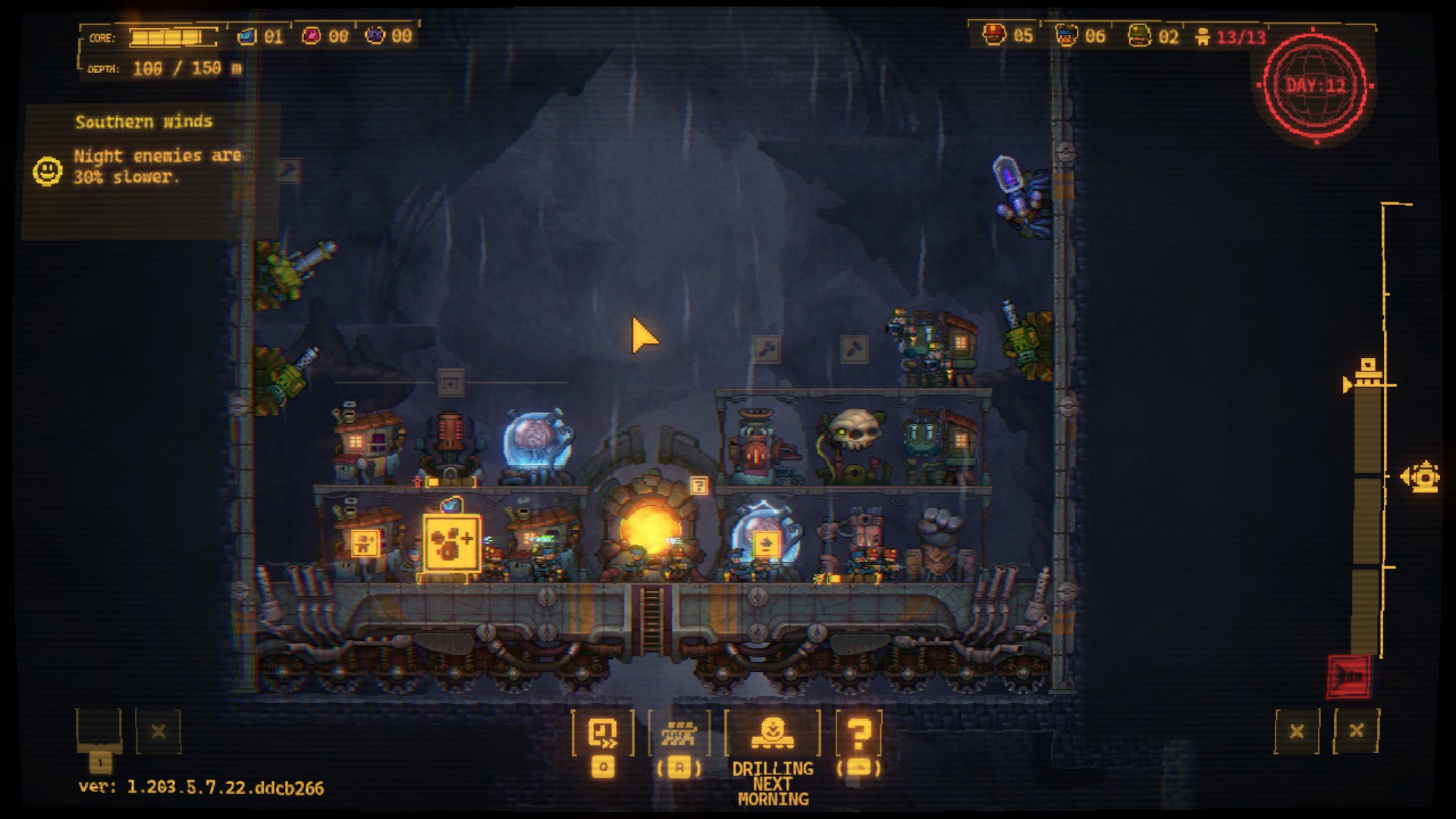This screenshot has width=1456, height=819.
Task: Select the green-helmet worker count icon
Action: [x=1139, y=35]
